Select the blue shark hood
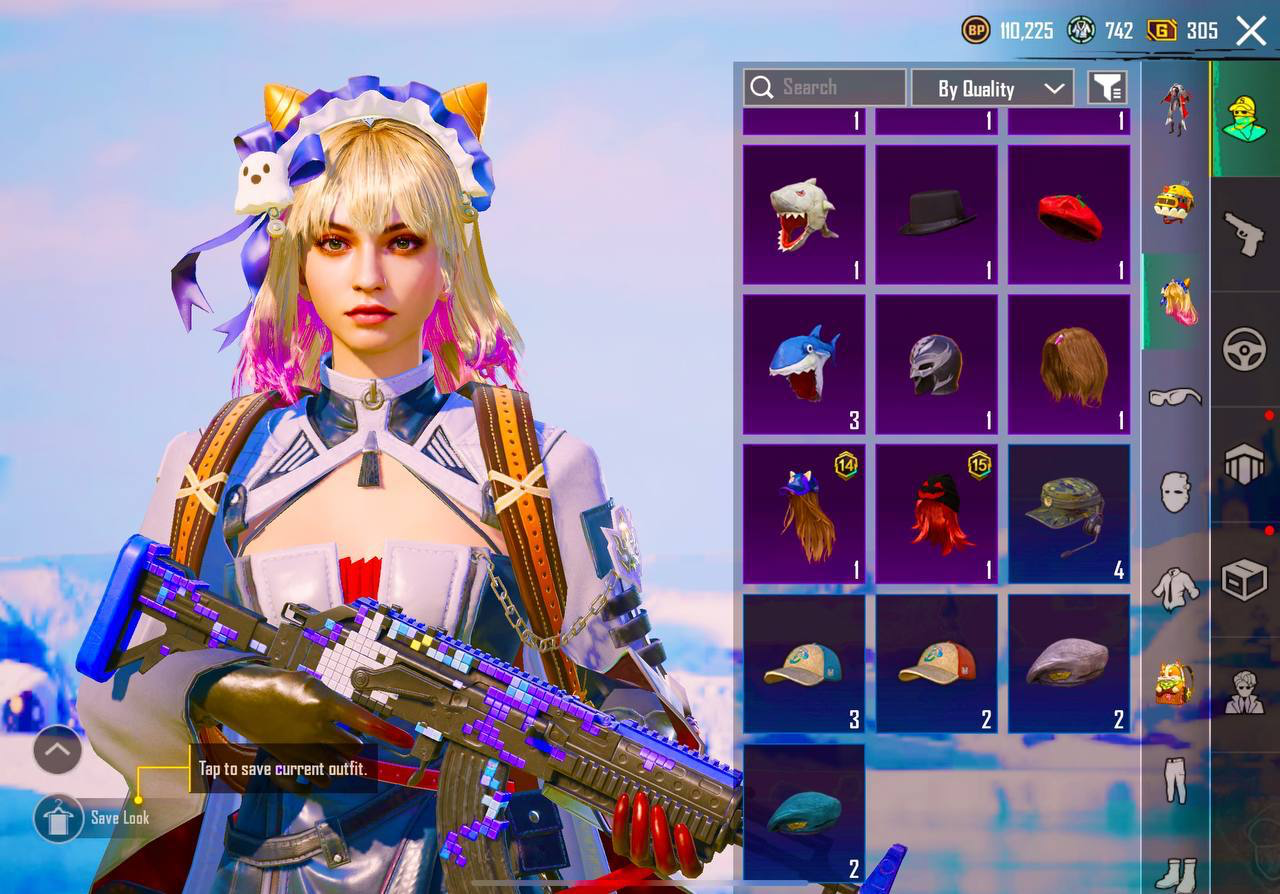 tap(803, 364)
